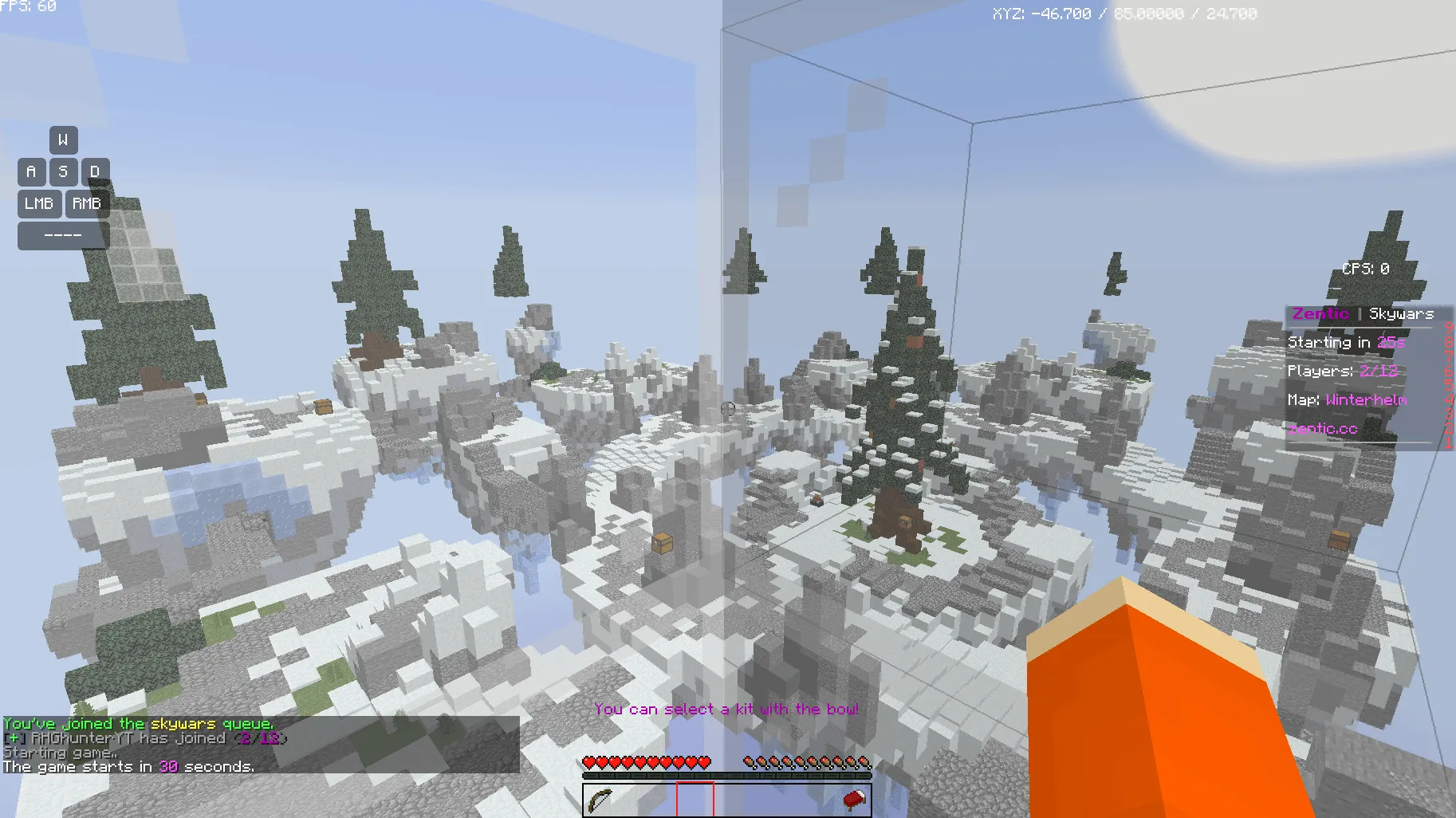Select the Zentic | Skywars scoreboard title
The image size is (1456, 818).
(x=1364, y=313)
